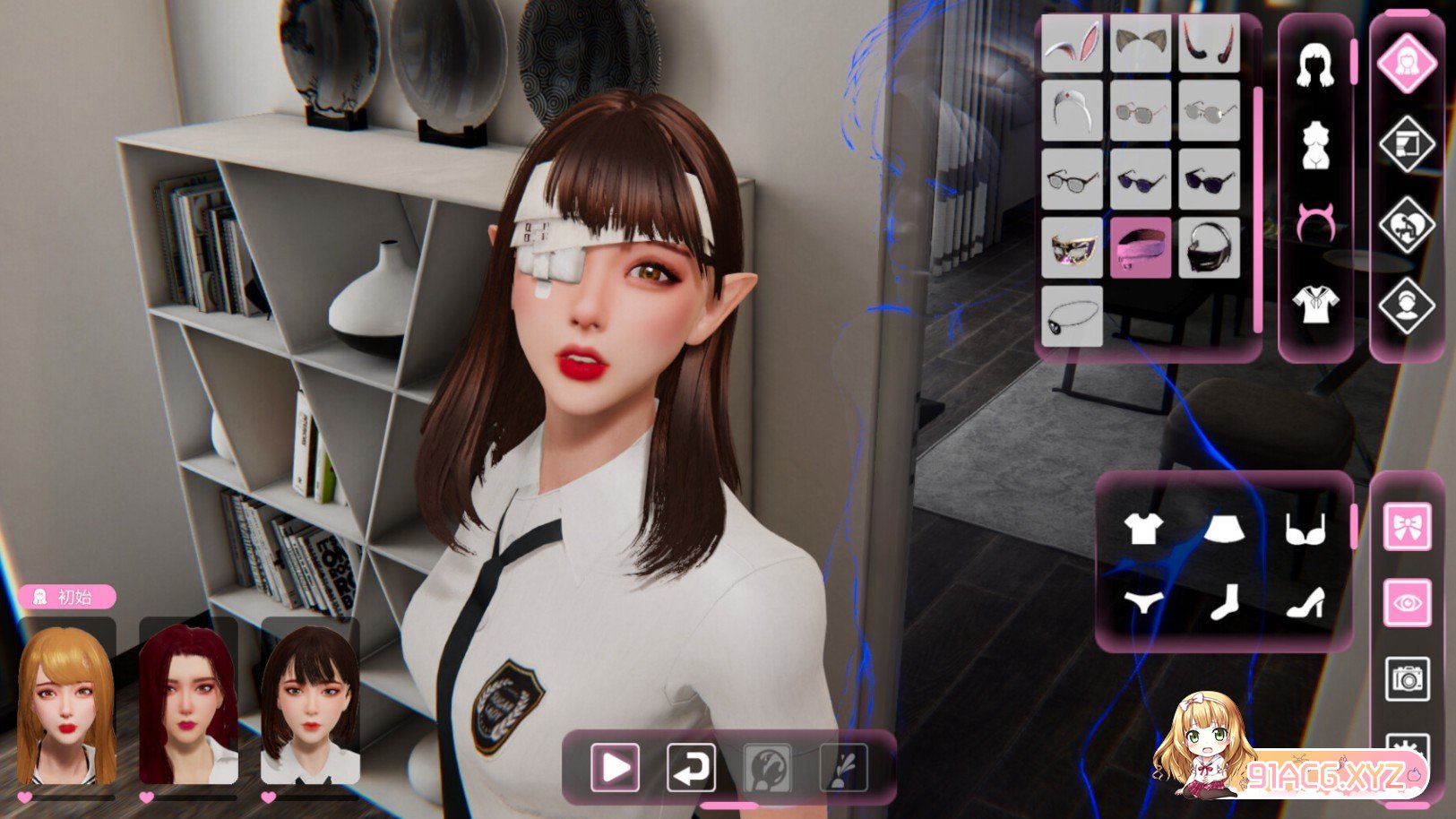
Task: Toggle the high heels item
Action: click(x=1305, y=602)
